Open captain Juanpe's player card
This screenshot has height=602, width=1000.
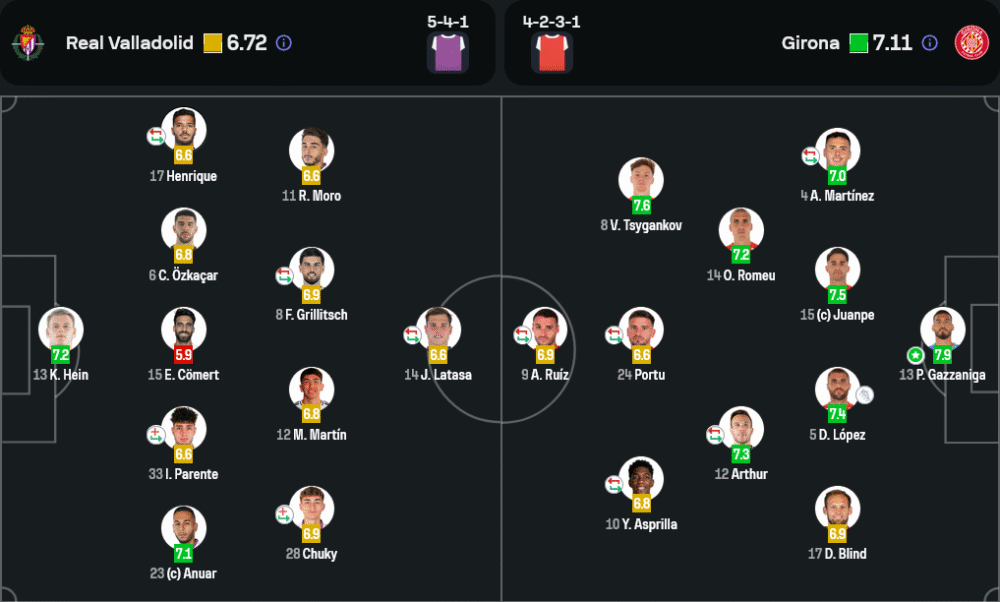[x=837, y=269]
